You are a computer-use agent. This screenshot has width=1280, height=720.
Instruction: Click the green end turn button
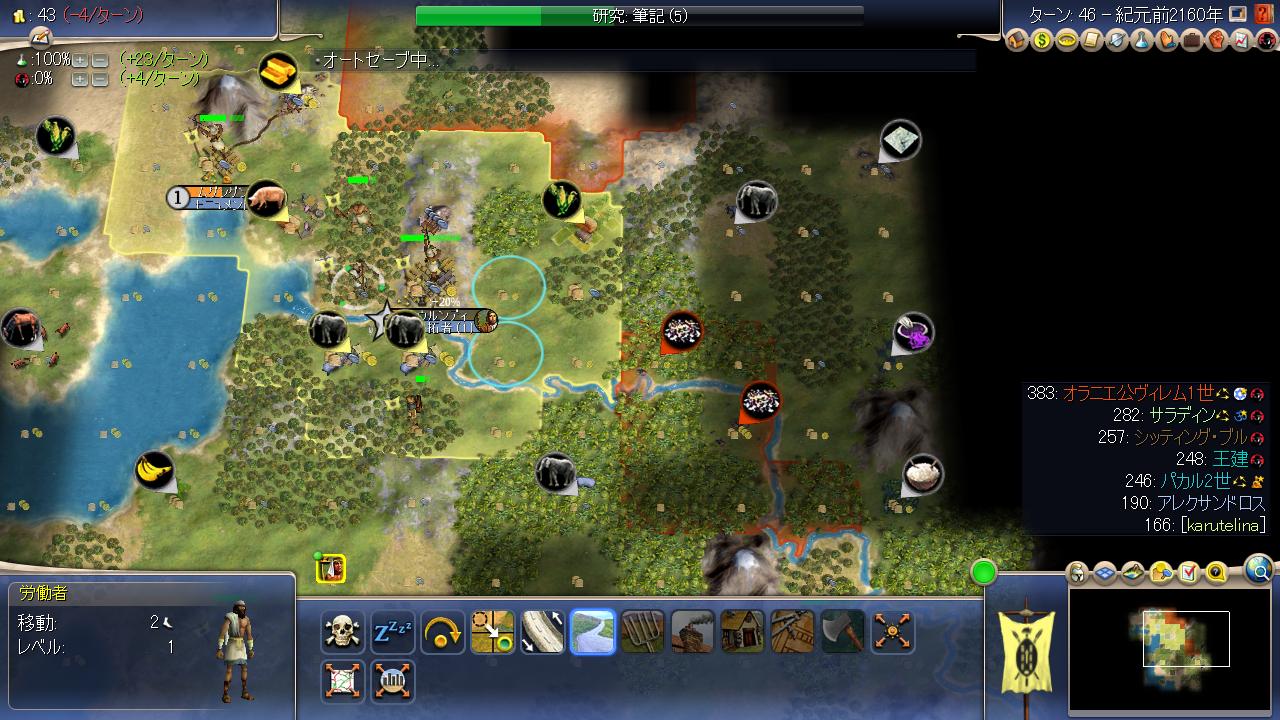tap(984, 573)
